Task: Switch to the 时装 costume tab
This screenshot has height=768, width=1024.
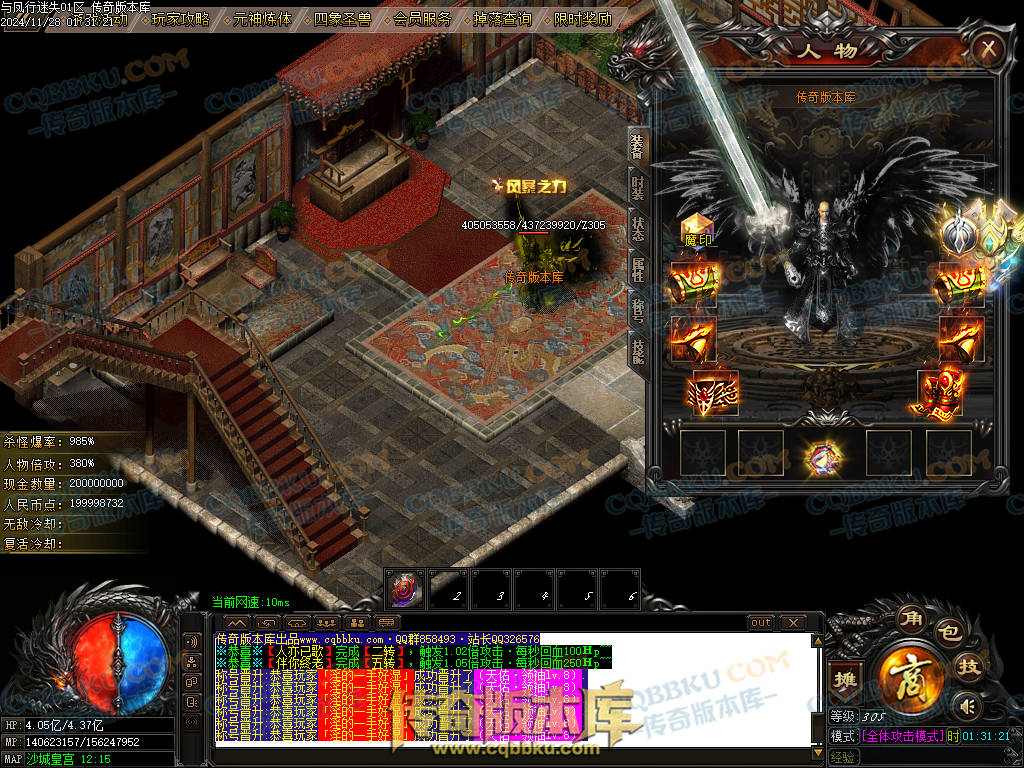Action: point(637,187)
